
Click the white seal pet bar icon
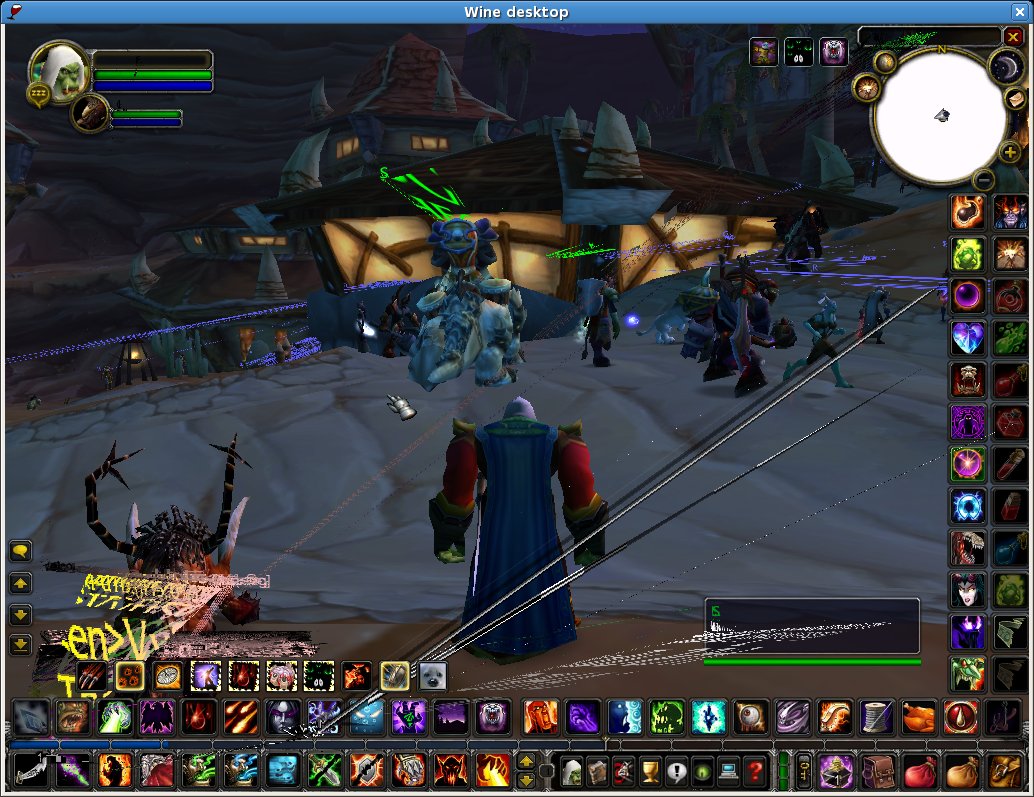point(432,676)
